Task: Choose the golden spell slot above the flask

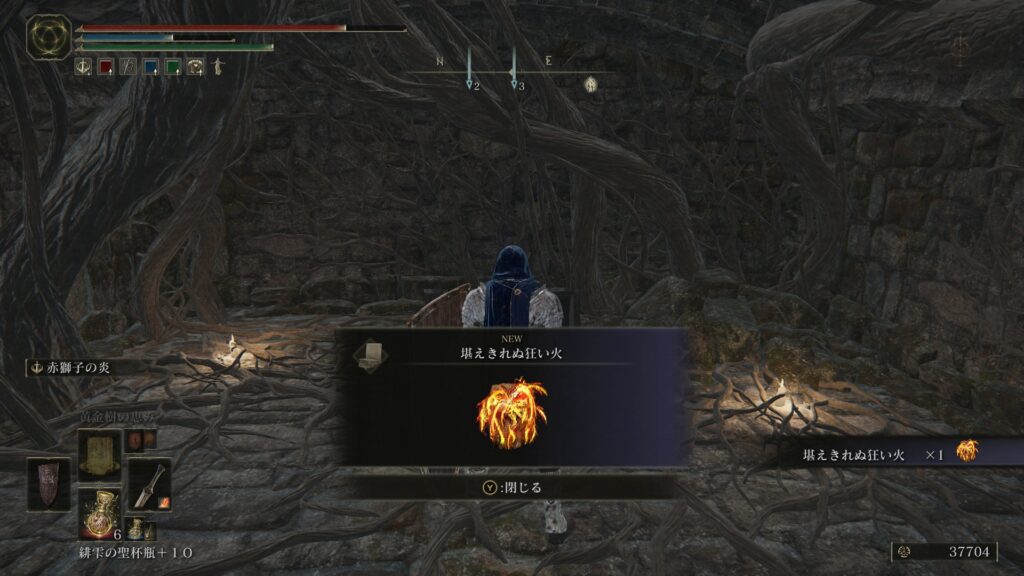Action: pos(99,454)
